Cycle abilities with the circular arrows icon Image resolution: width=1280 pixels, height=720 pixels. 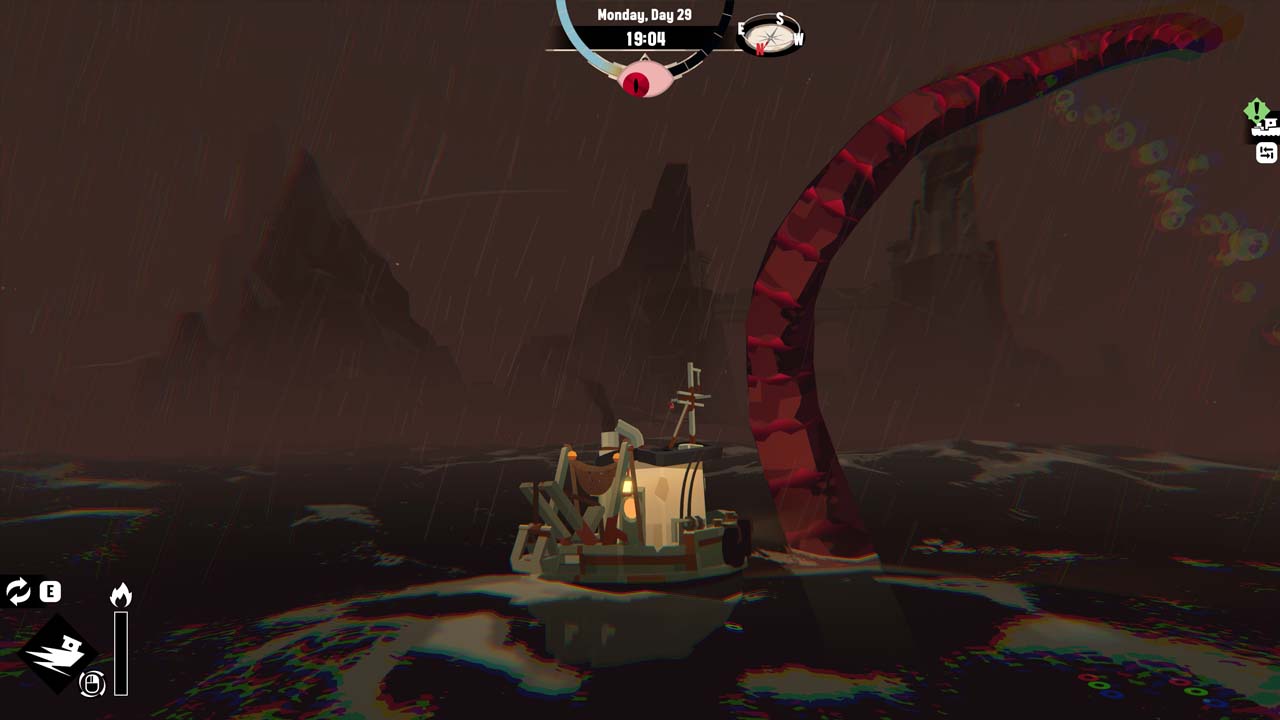pyautogui.click(x=18, y=591)
